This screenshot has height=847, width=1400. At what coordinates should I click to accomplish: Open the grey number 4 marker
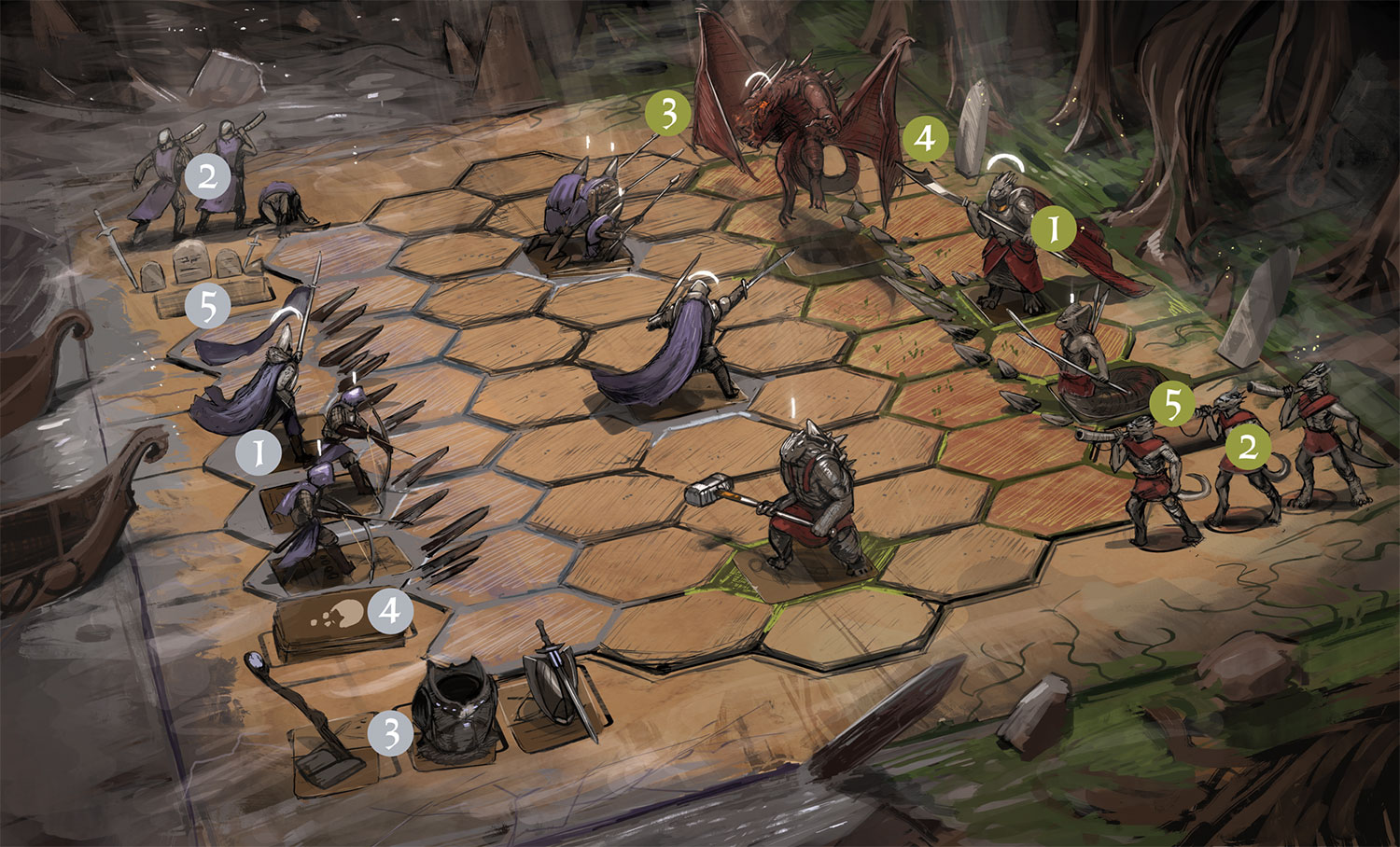[390, 611]
